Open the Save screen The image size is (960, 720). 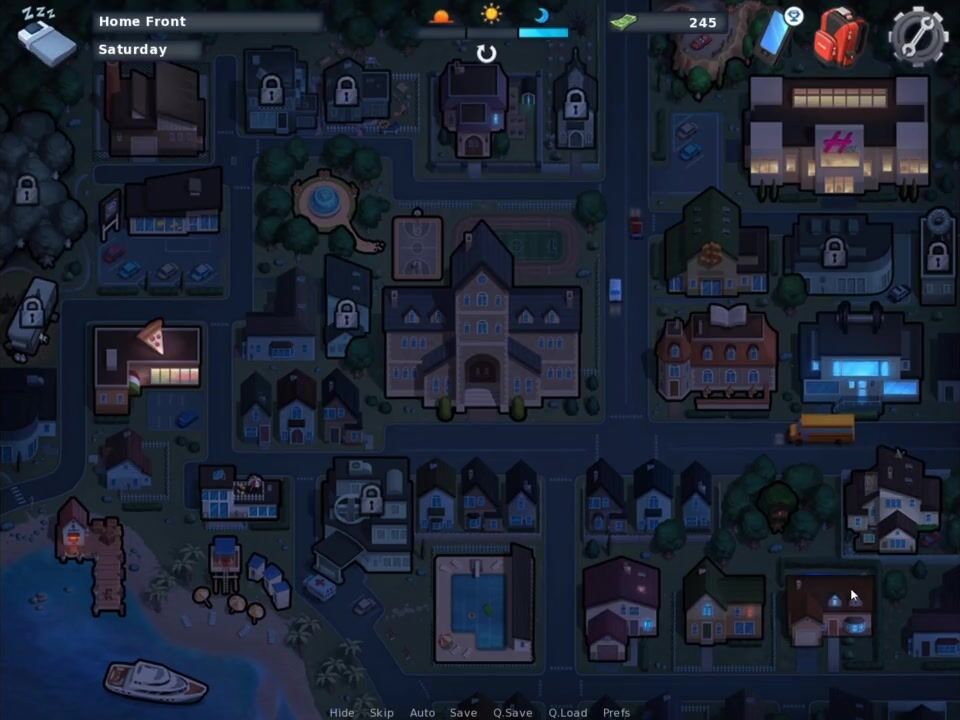pyautogui.click(x=463, y=712)
